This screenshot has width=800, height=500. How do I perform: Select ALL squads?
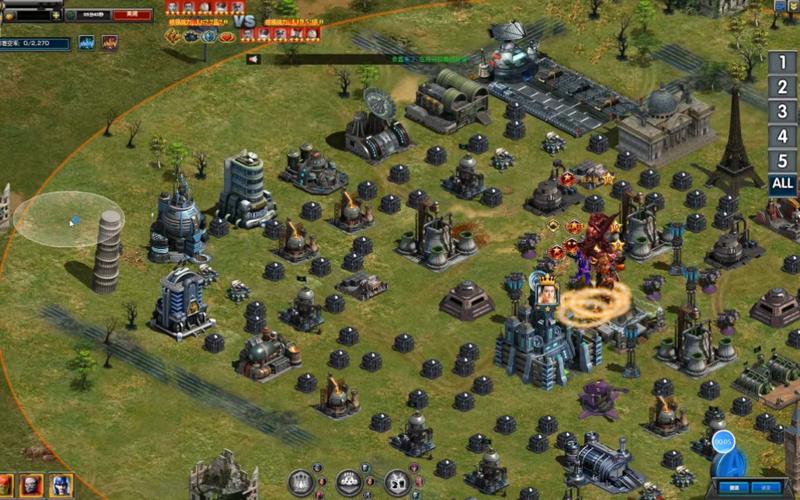(783, 184)
